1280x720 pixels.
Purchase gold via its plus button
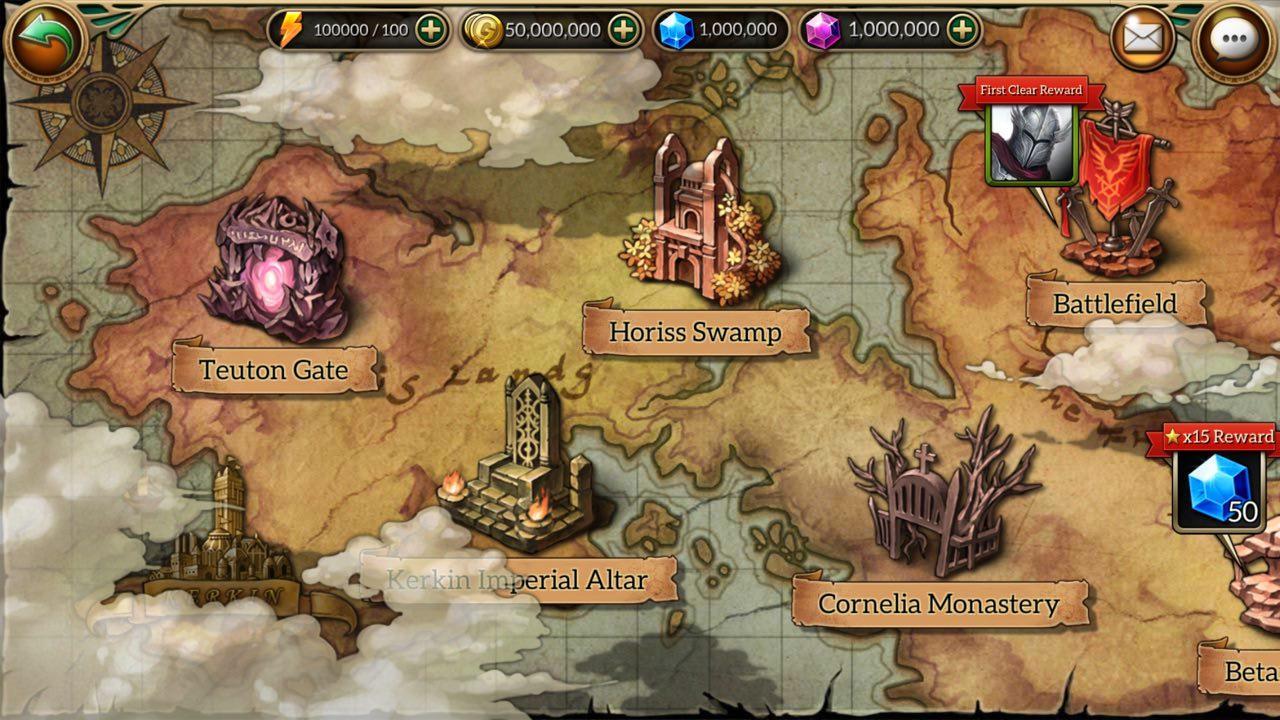coord(624,29)
